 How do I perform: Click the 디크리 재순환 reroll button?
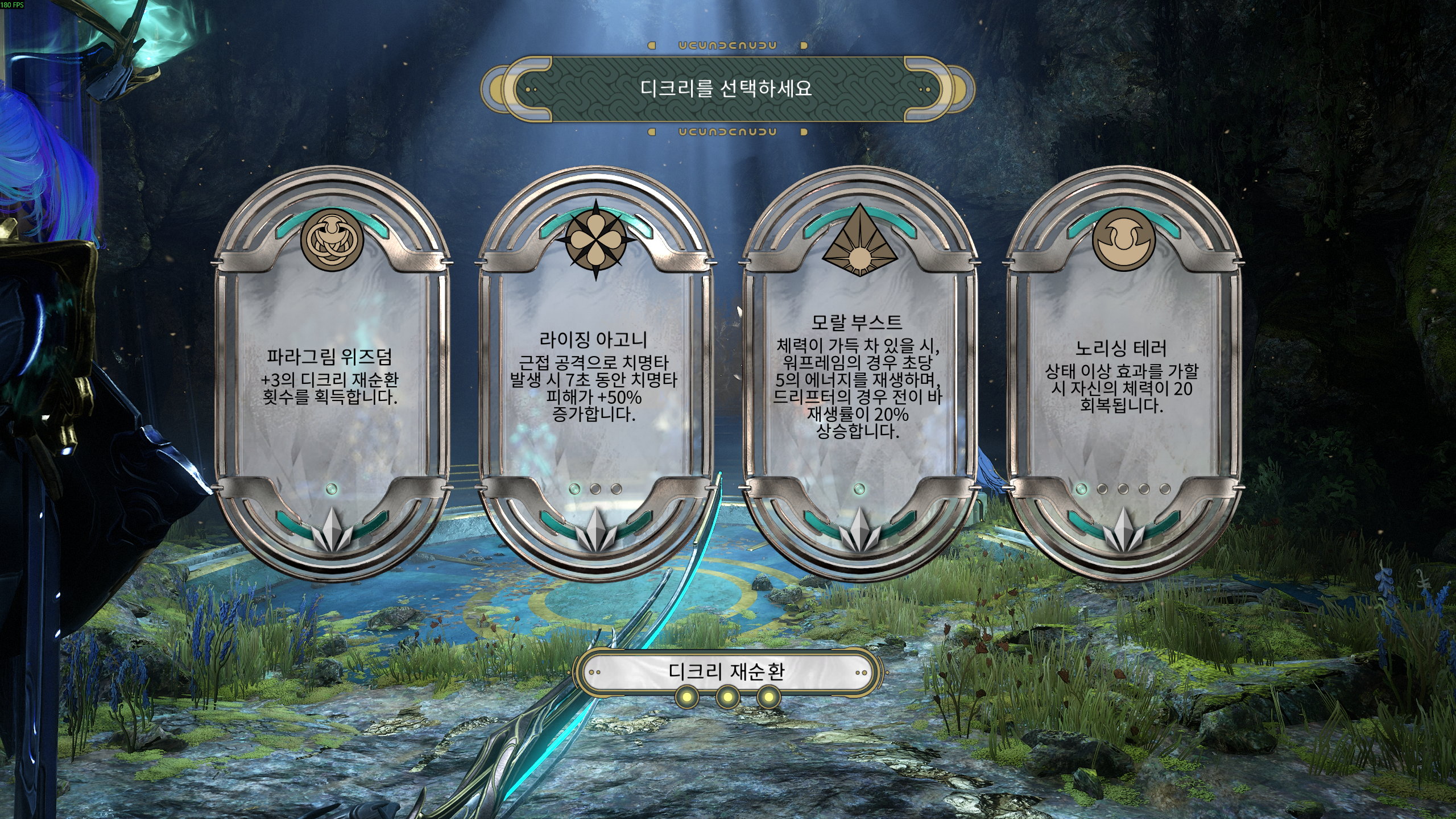tap(727, 672)
